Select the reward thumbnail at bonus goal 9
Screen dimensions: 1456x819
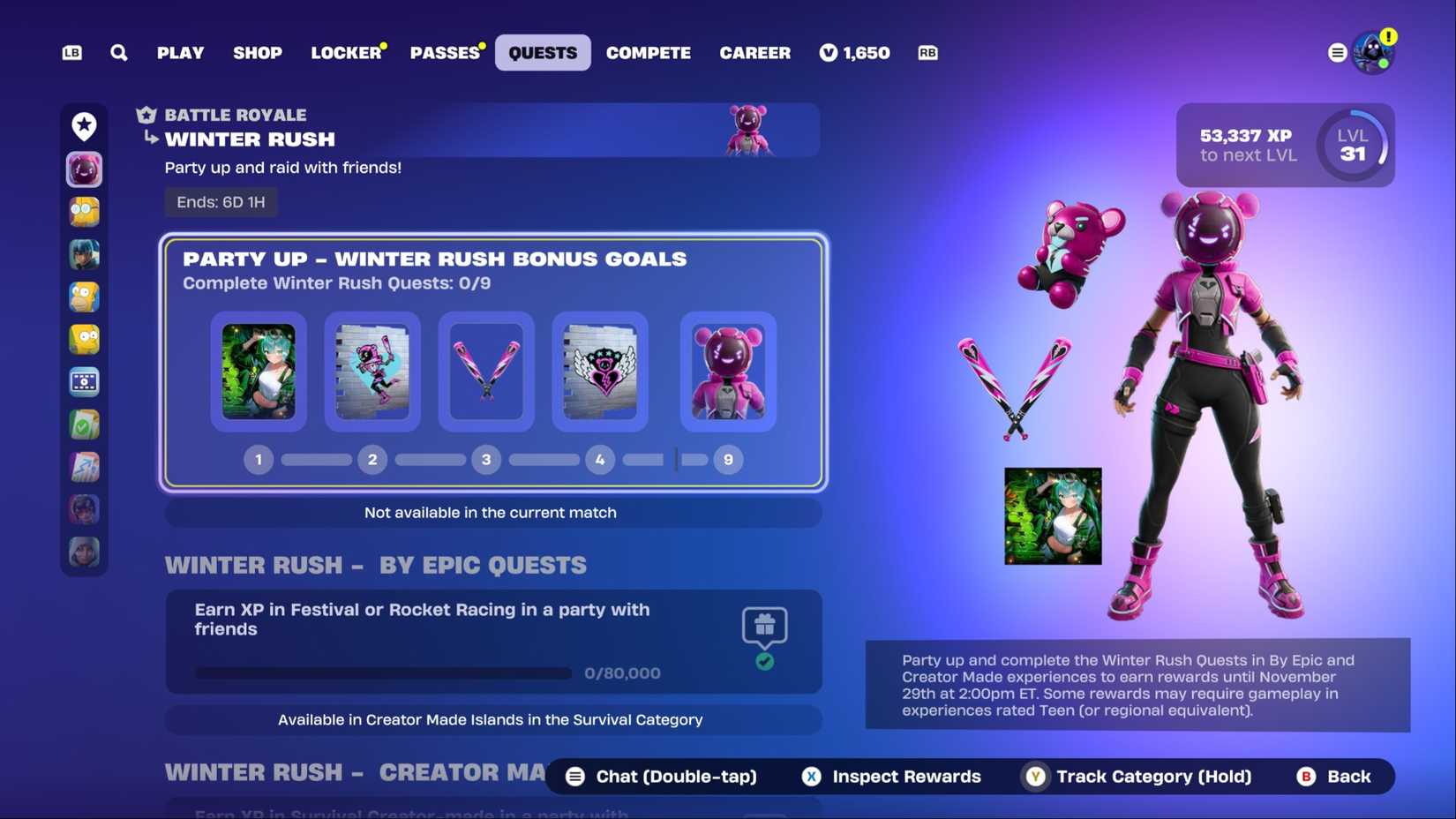pos(727,371)
